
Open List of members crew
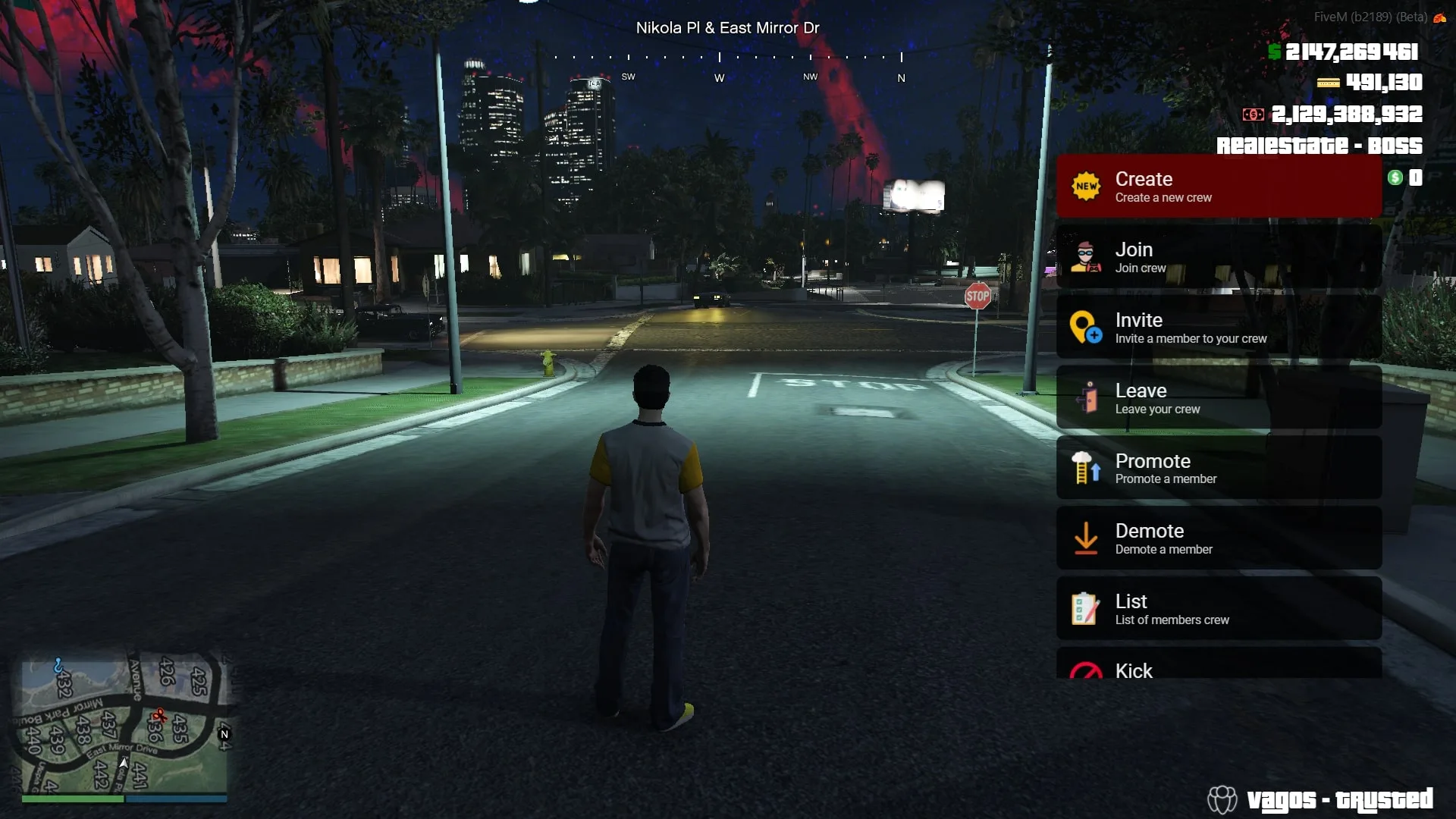coord(1218,609)
